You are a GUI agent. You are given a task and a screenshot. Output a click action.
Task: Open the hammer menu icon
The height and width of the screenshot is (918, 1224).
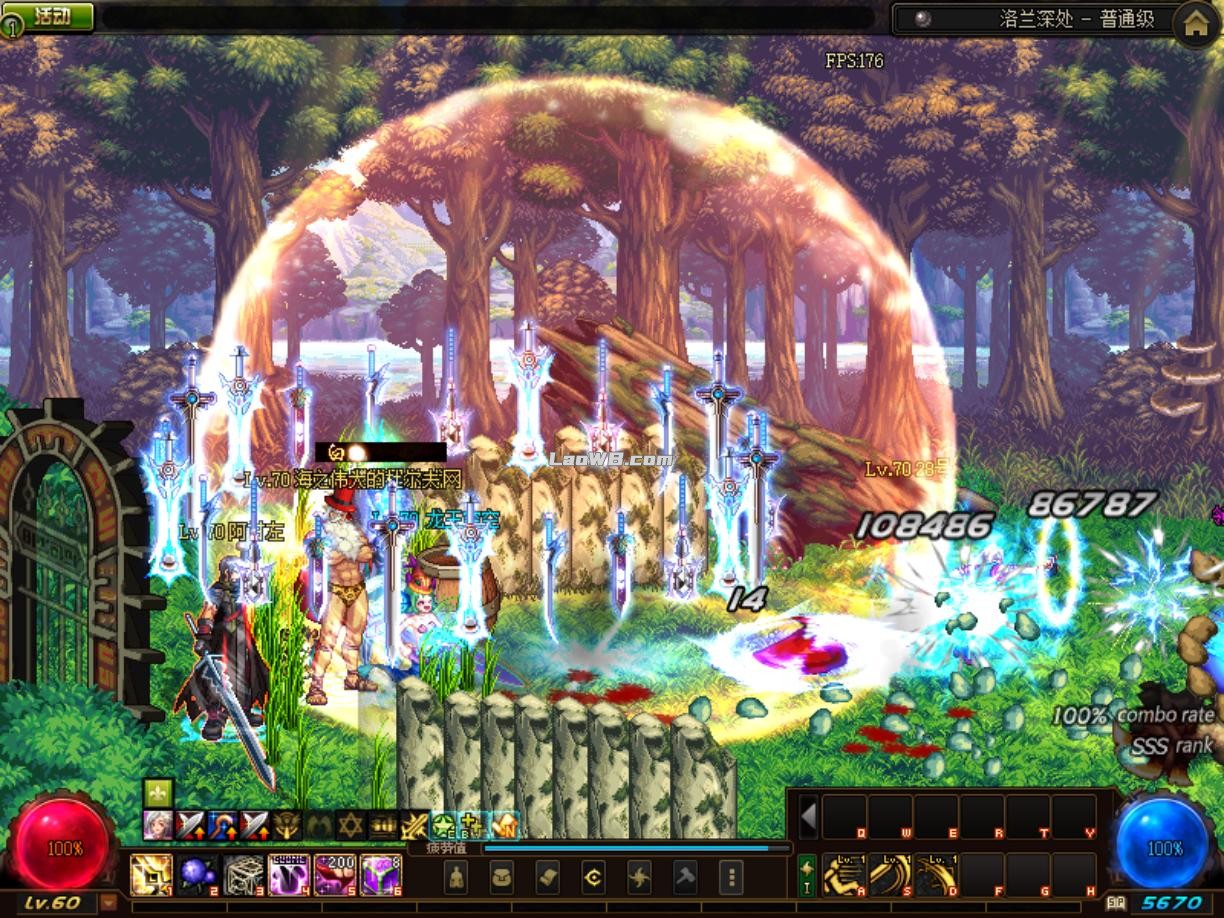[685, 877]
